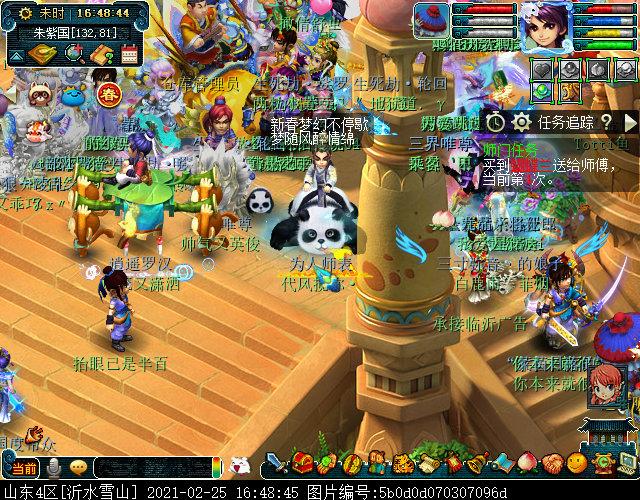Open the guide book with question mark

point(101,54)
